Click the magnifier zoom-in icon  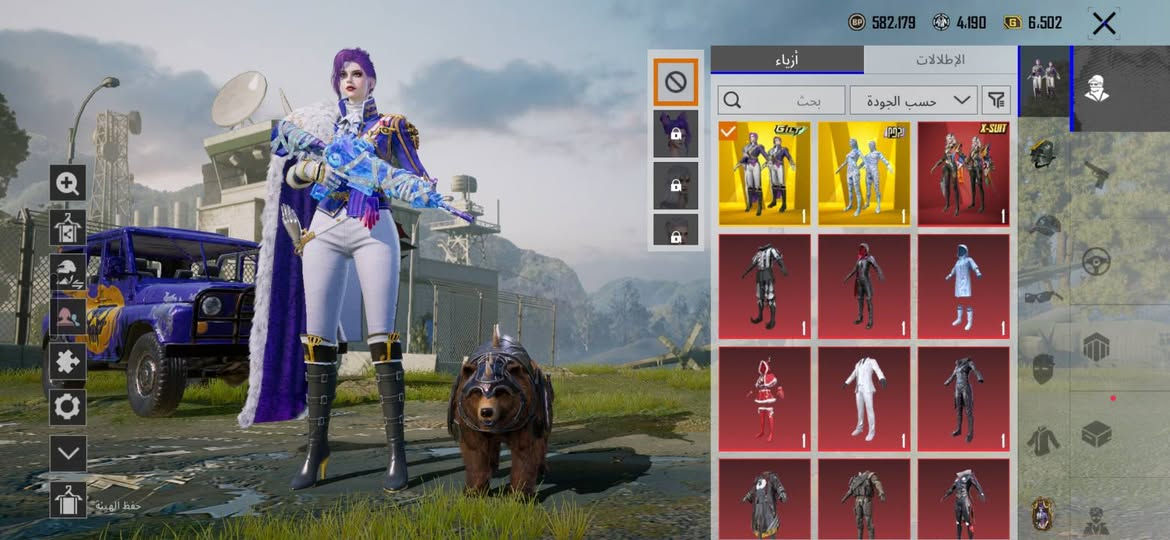click(68, 183)
